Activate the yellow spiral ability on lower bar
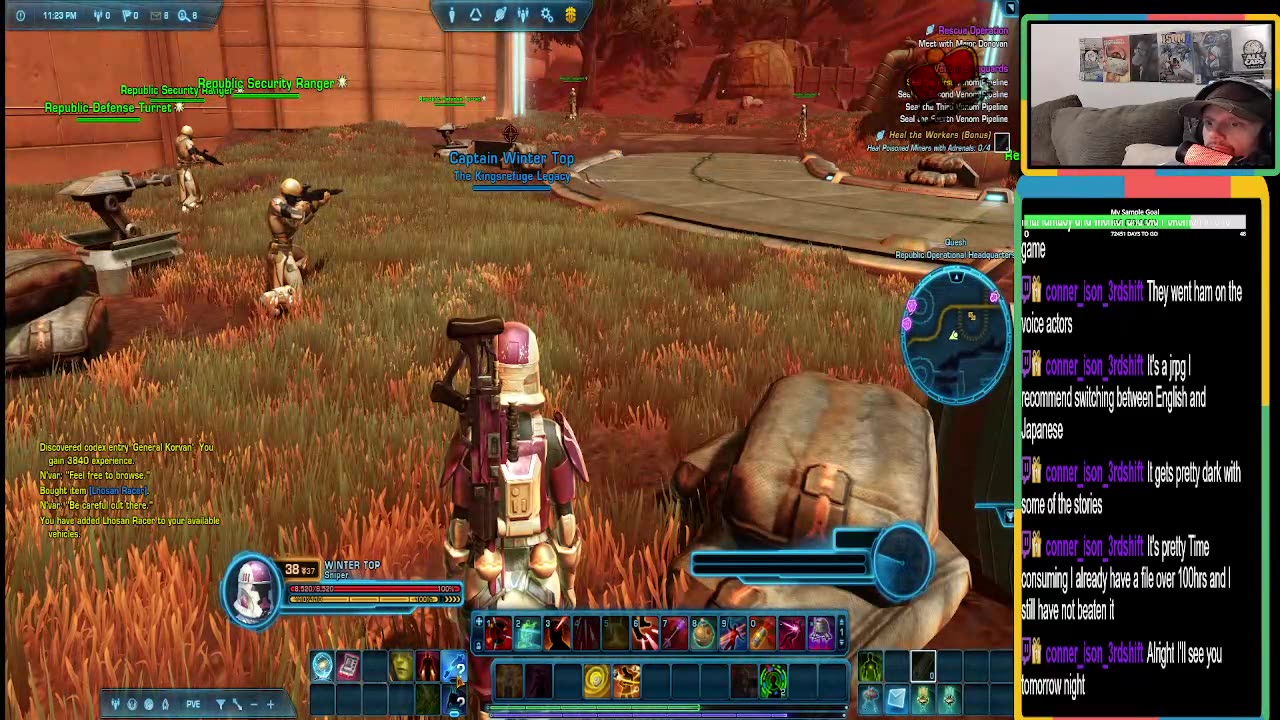The width and height of the screenshot is (1280, 720). click(x=596, y=681)
